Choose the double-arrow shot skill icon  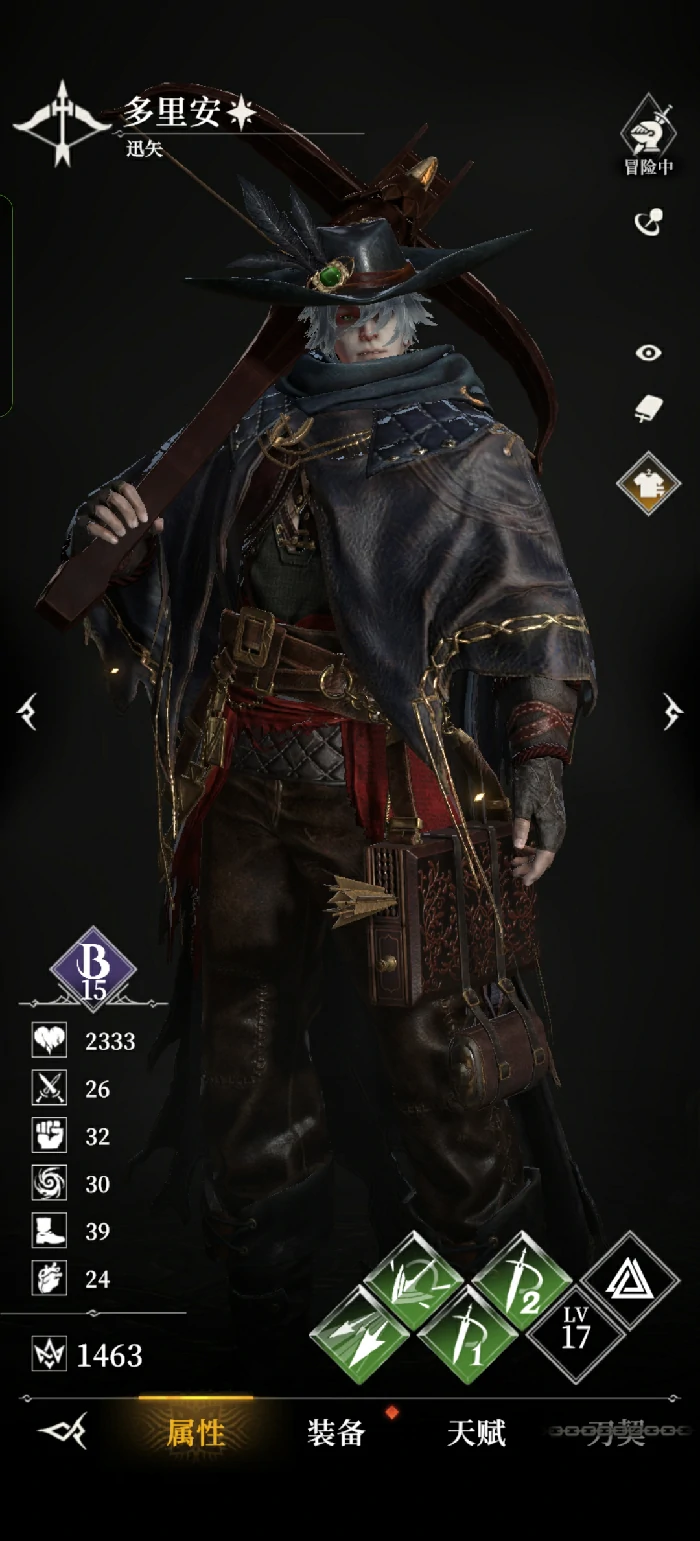pos(360,1335)
